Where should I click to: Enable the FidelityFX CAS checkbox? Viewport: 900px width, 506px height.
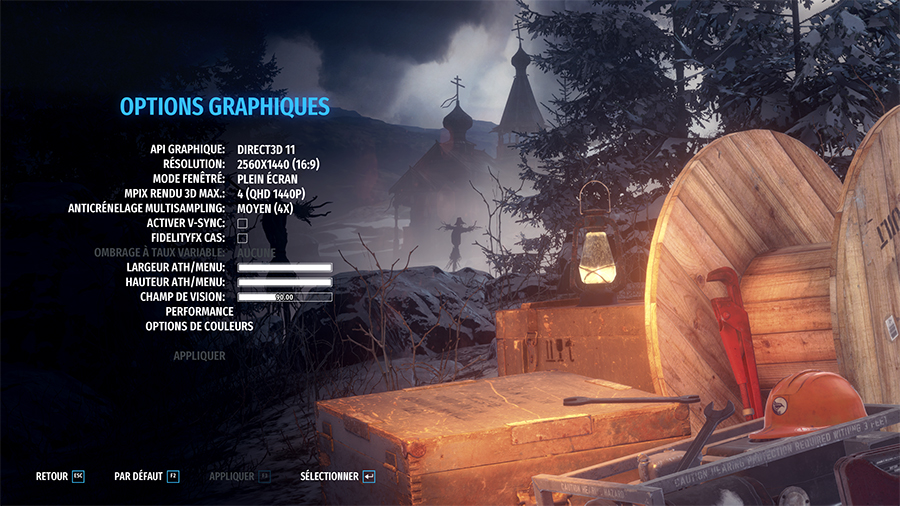(242, 238)
